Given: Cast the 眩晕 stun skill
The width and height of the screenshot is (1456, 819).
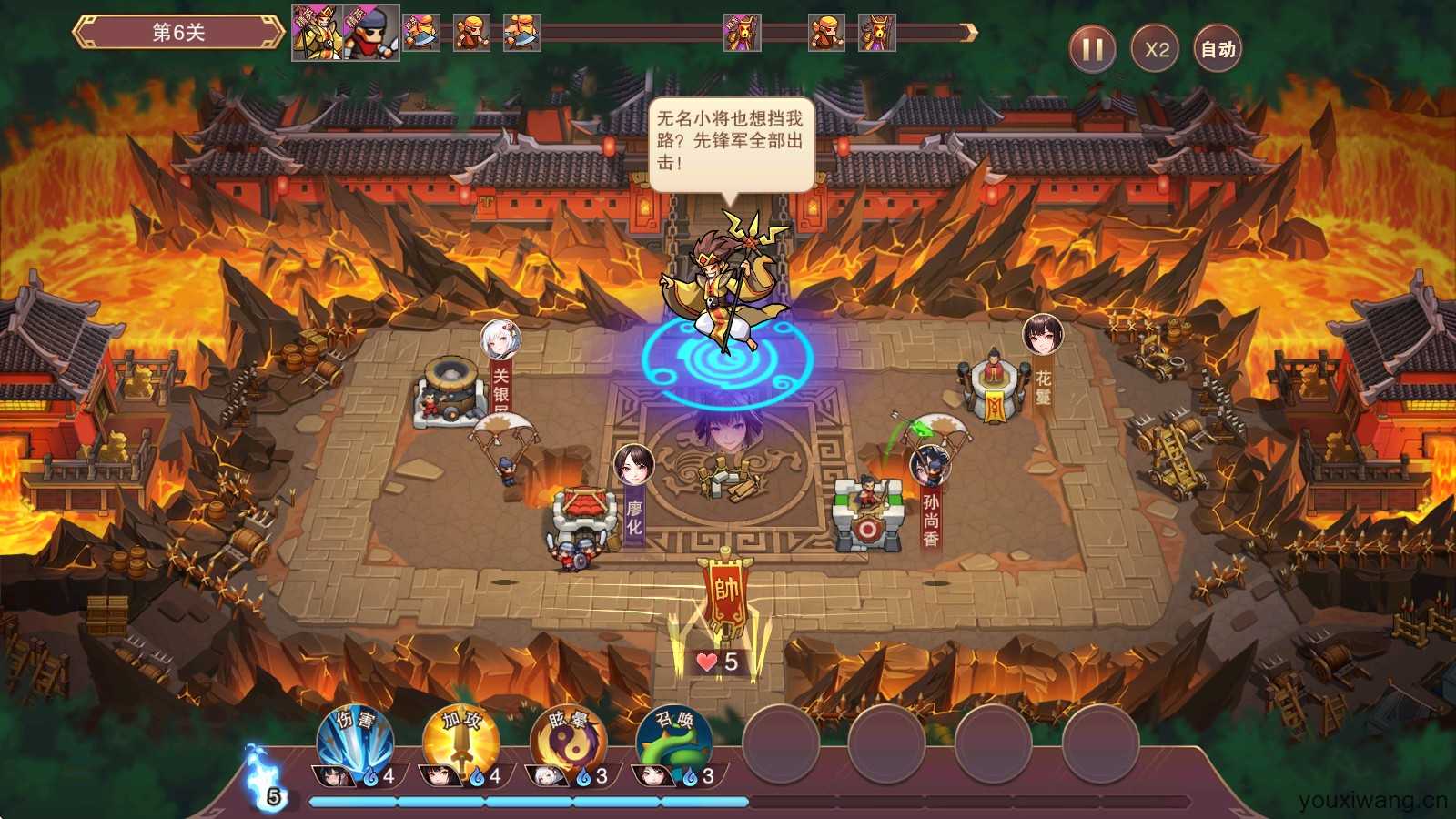Looking at the screenshot, I should (x=569, y=740).
